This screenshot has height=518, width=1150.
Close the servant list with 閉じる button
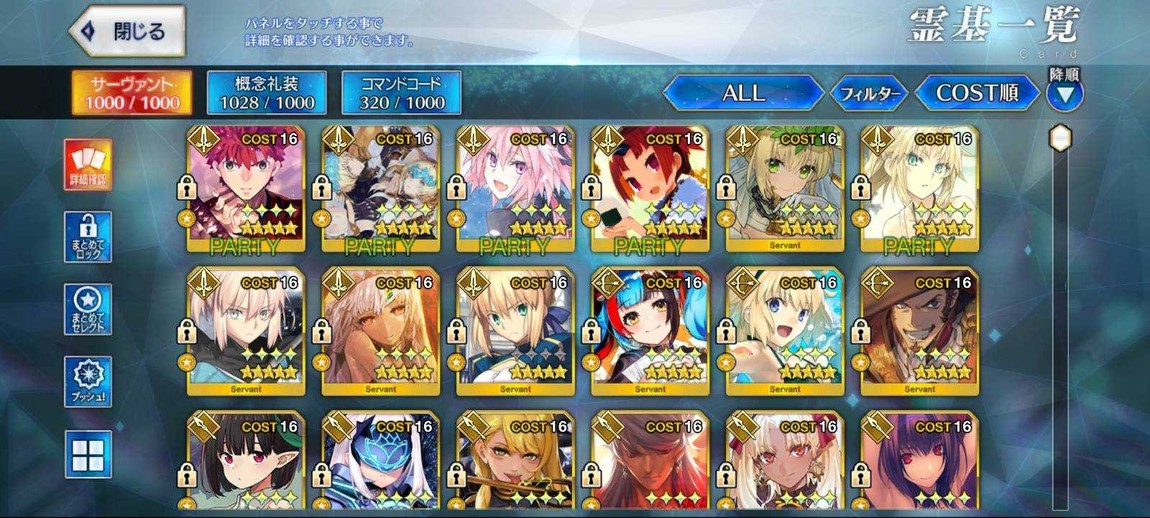(127, 31)
